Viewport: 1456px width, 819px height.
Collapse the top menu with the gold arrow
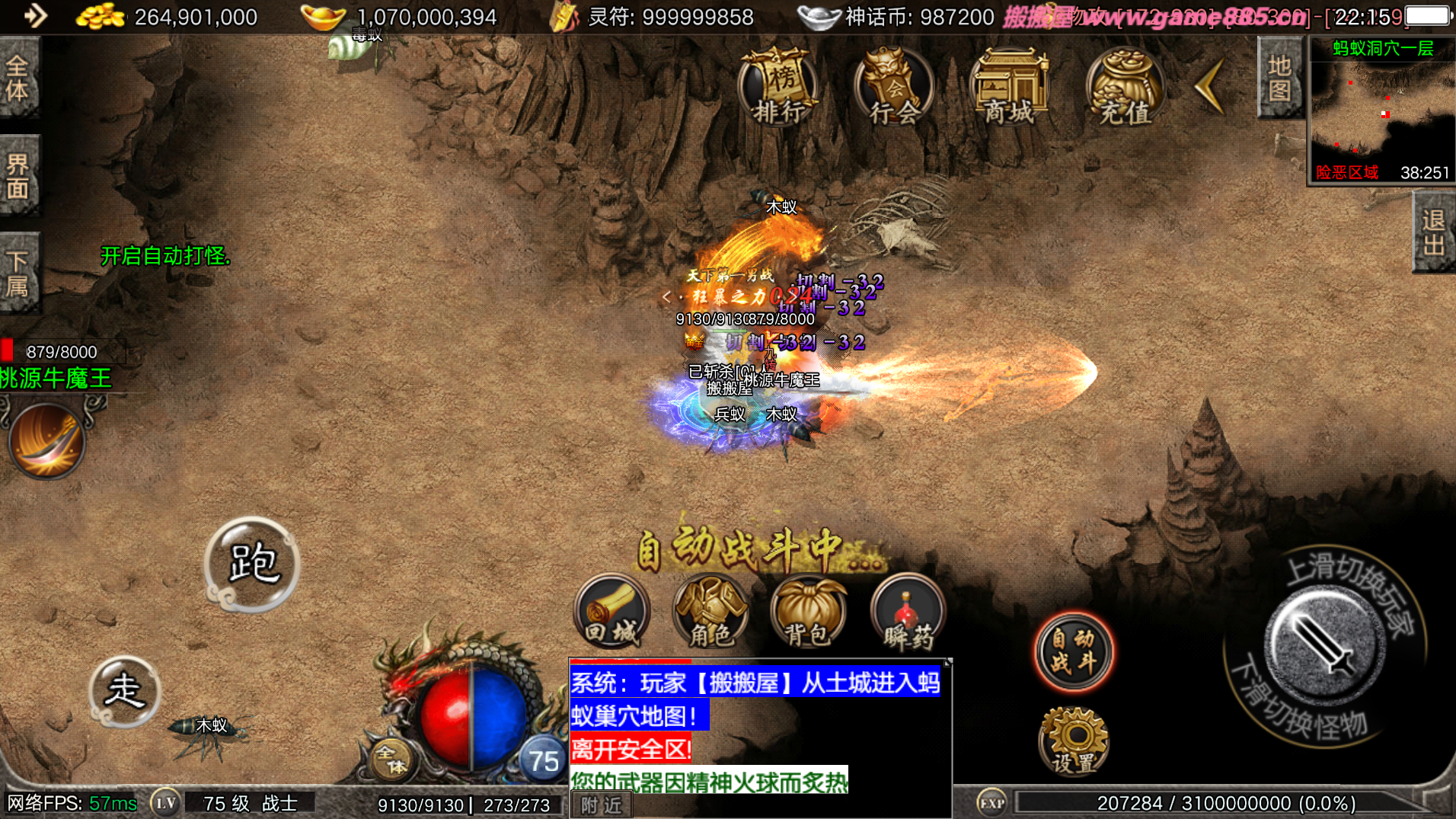(x=1209, y=86)
